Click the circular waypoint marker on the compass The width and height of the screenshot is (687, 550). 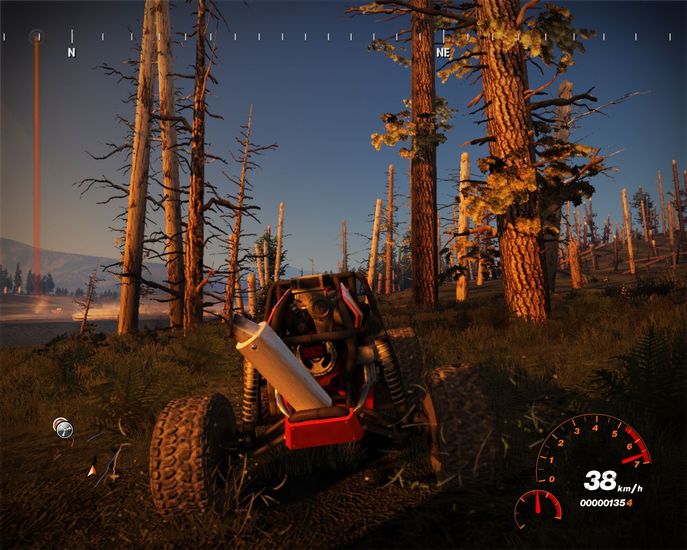pos(37,37)
